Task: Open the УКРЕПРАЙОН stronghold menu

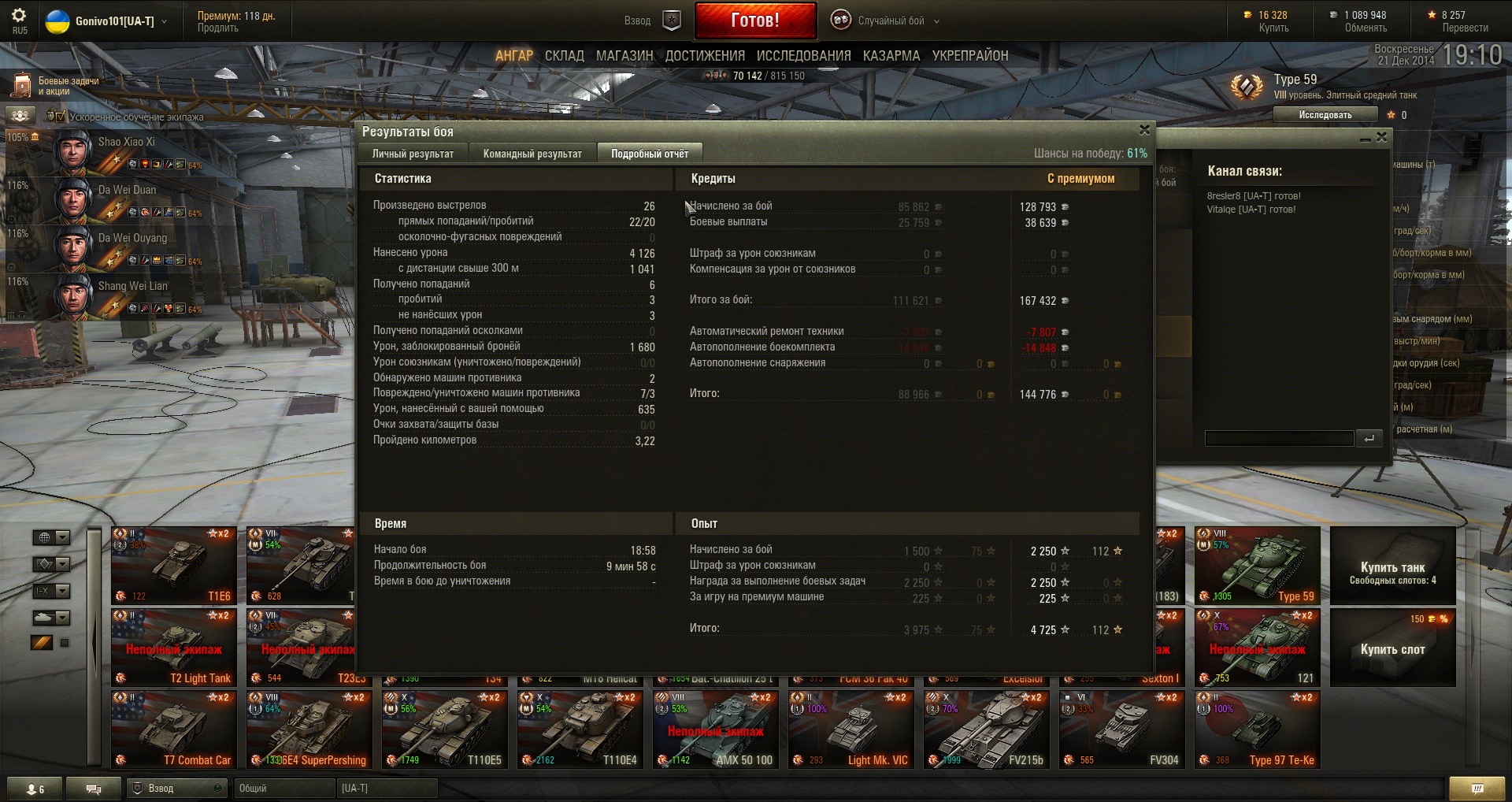Action: (x=969, y=56)
